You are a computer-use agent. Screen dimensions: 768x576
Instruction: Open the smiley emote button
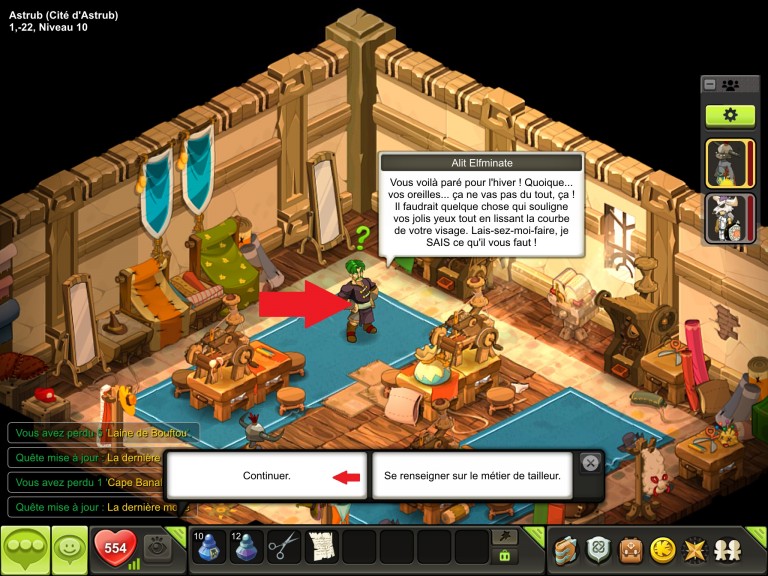tap(69, 548)
